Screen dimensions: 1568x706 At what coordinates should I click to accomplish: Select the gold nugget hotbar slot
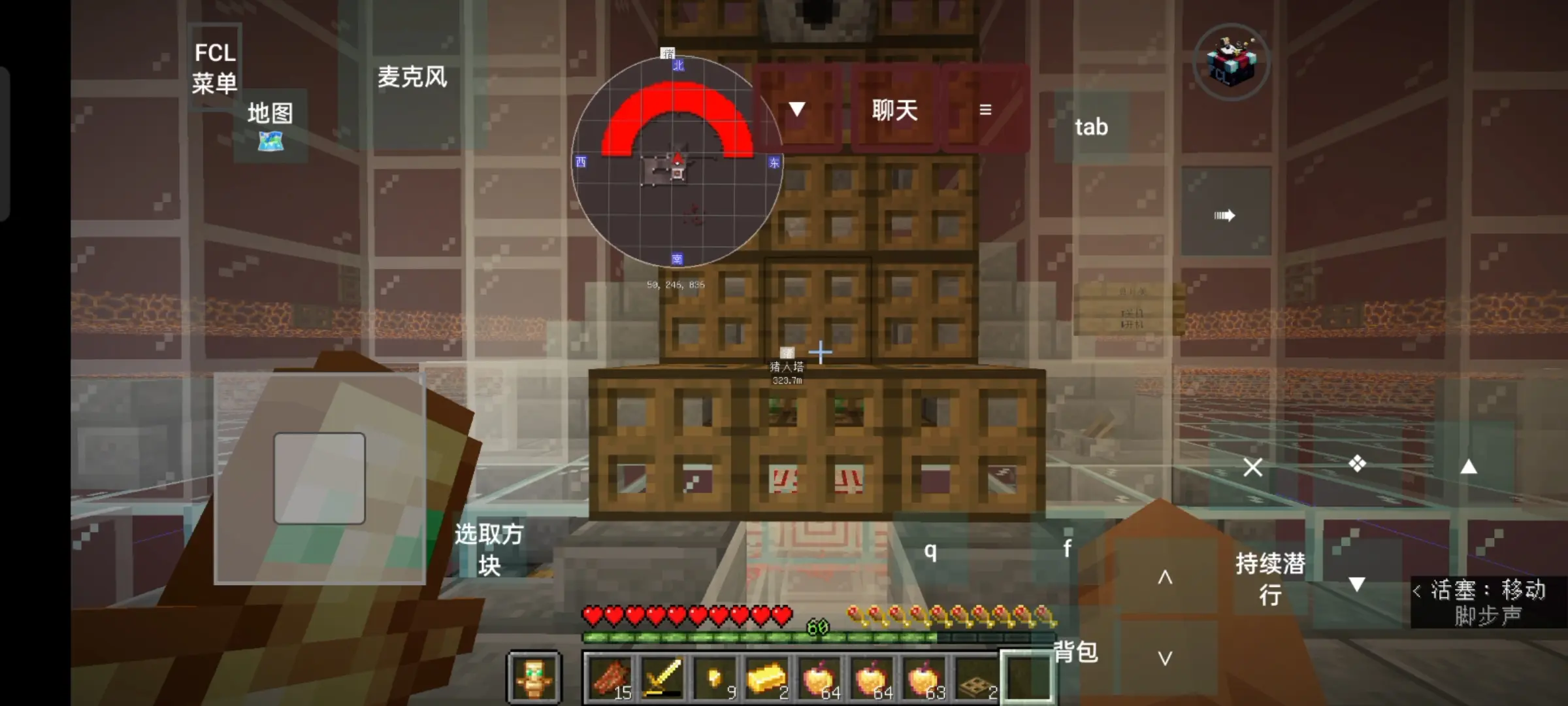[714, 677]
